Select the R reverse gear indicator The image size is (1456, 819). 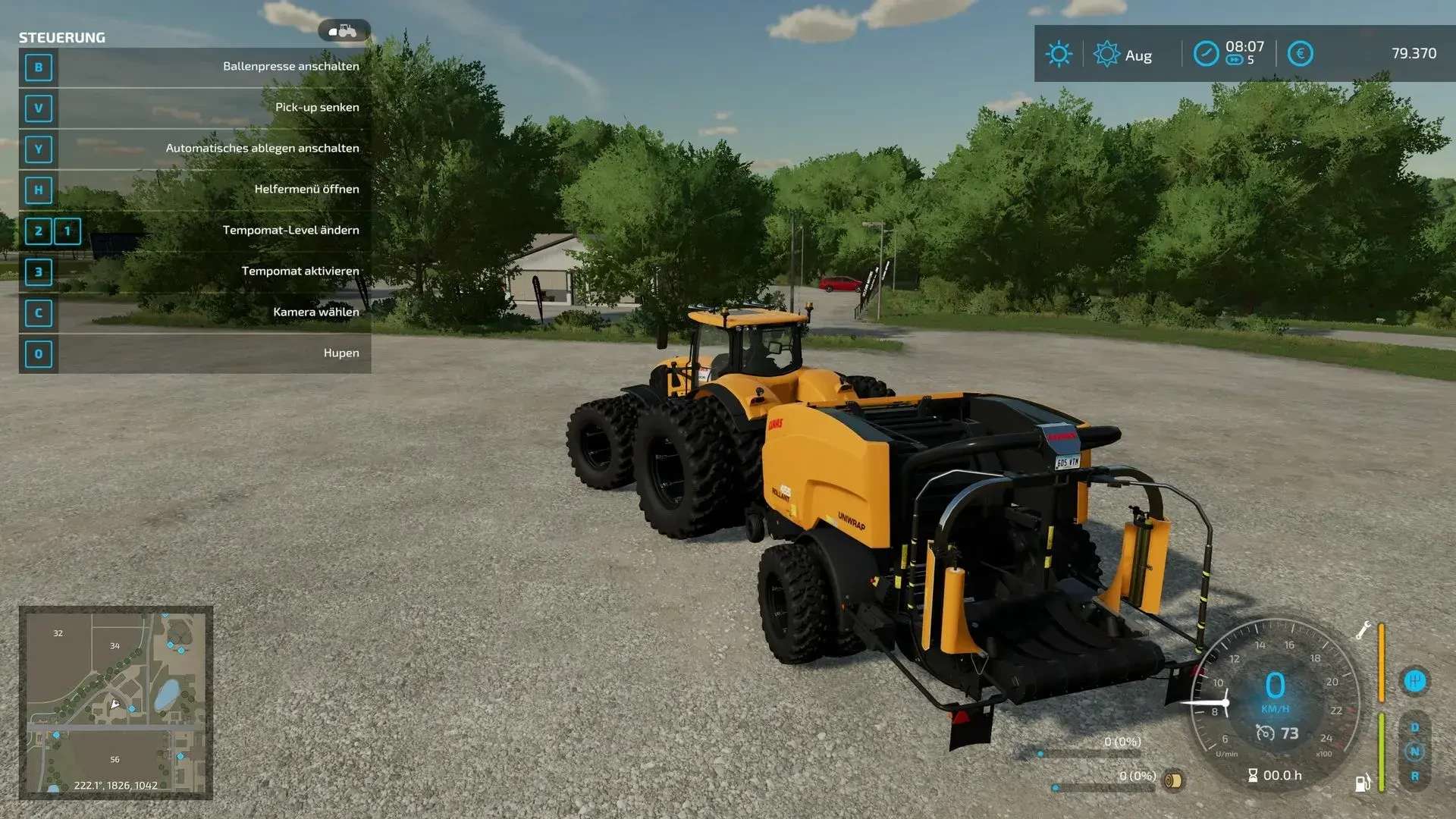(1414, 777)
